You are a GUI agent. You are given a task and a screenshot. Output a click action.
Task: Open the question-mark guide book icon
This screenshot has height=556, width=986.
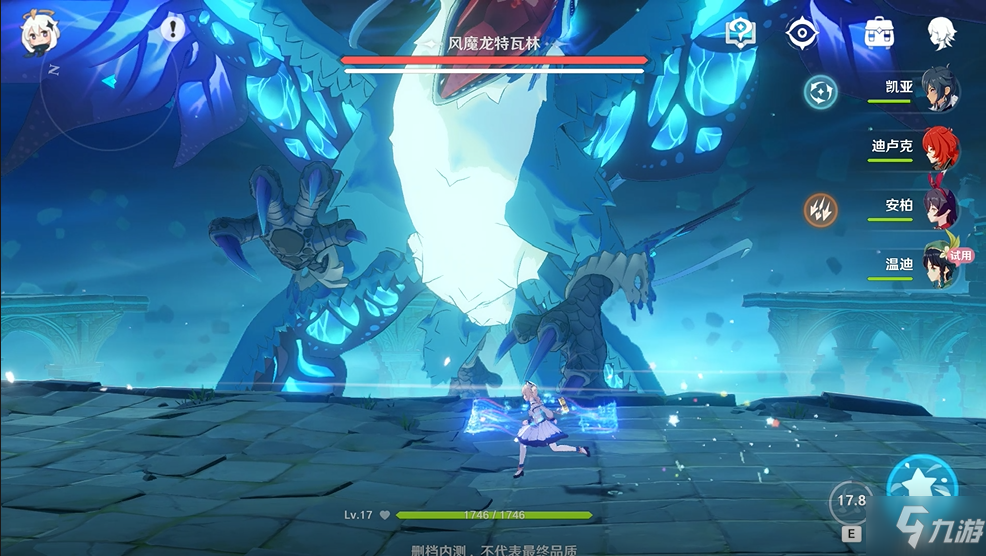[740, 33]
